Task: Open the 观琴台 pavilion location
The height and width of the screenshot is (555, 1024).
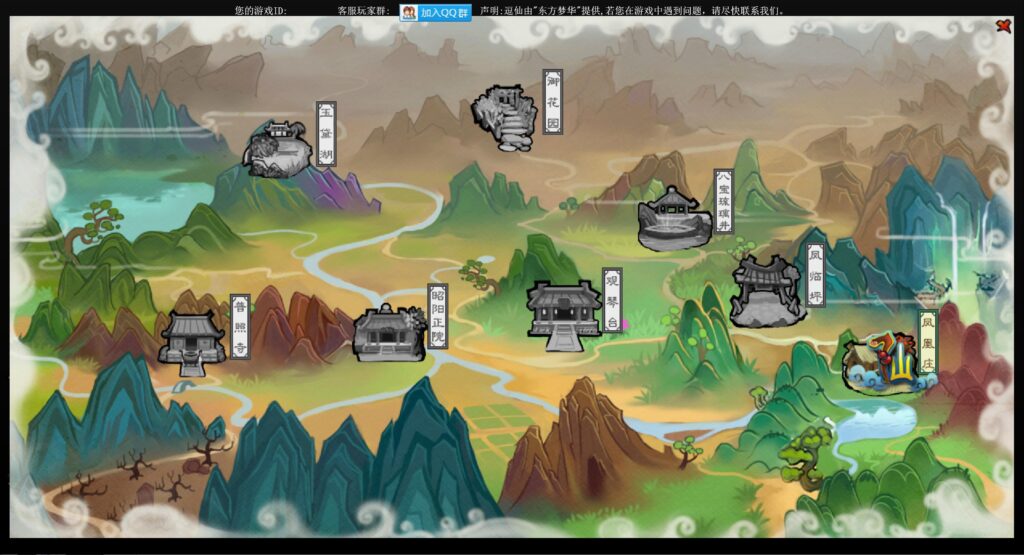Action: pos(564,313)
